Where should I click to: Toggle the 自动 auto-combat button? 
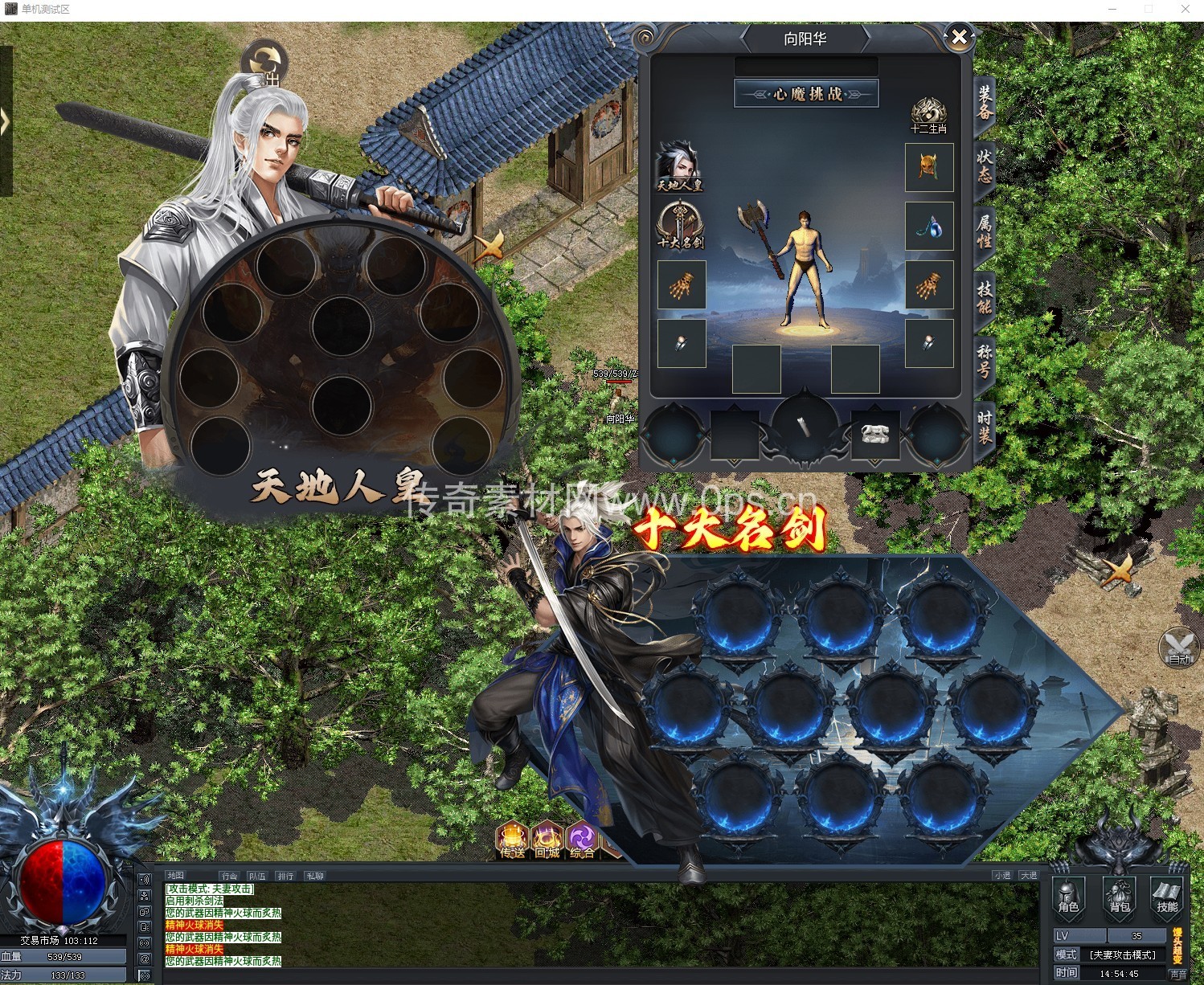tap(1178, 648)
